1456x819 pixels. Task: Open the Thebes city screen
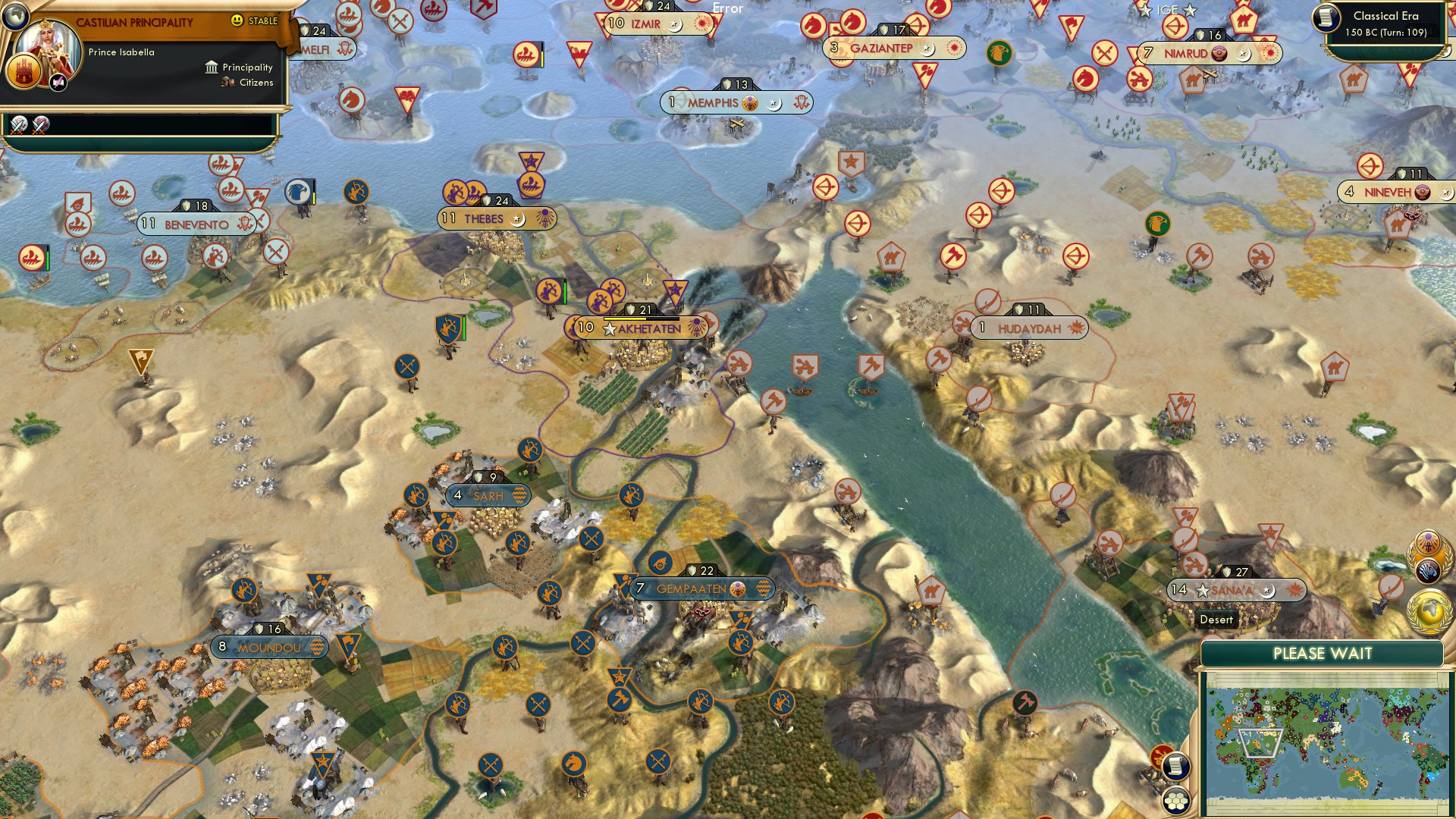482,218
